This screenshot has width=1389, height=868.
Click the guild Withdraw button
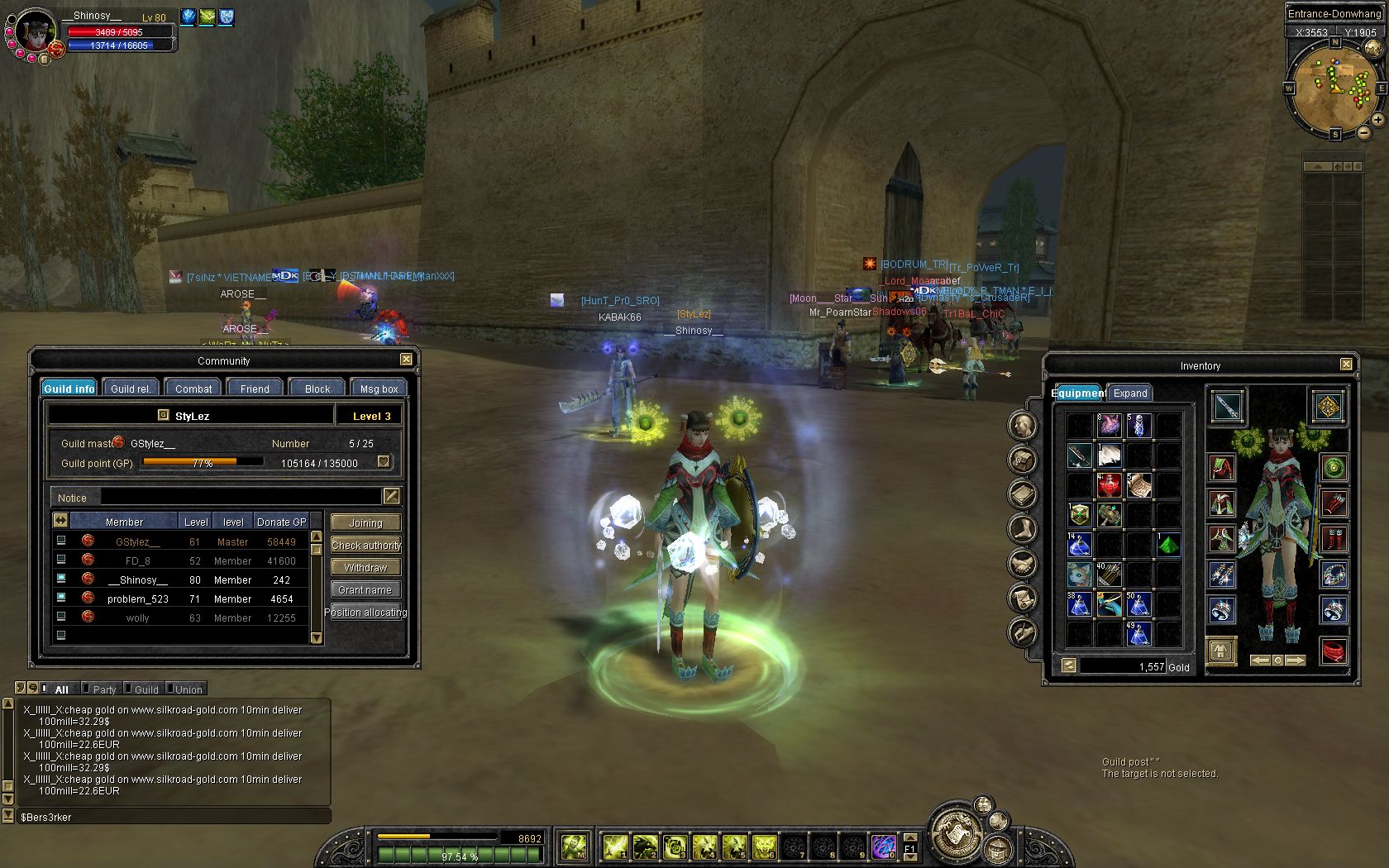pos(365,567)
